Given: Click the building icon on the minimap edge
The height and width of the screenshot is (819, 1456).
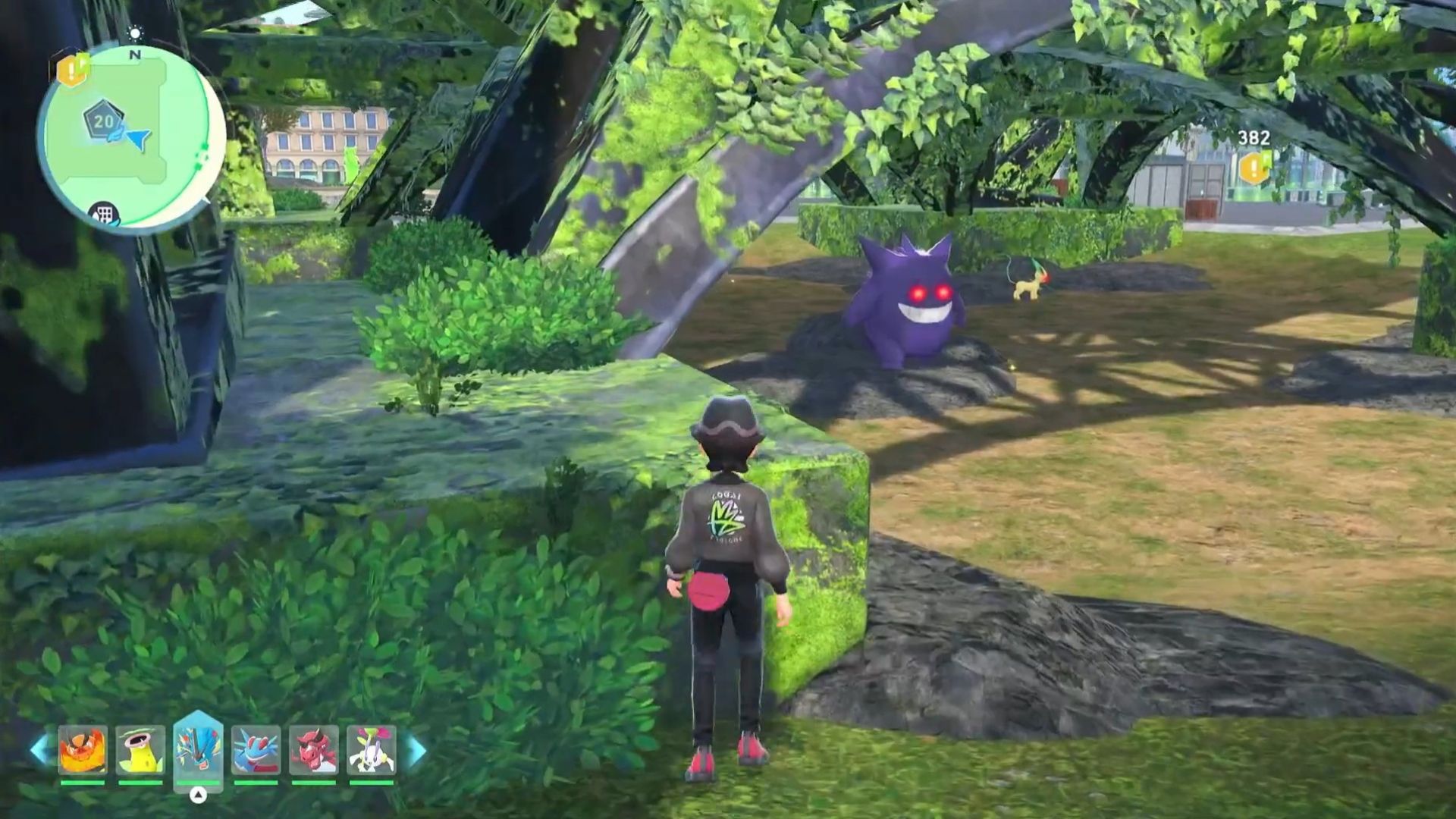Looking at the screenshot, I should [x=104, y=215].
